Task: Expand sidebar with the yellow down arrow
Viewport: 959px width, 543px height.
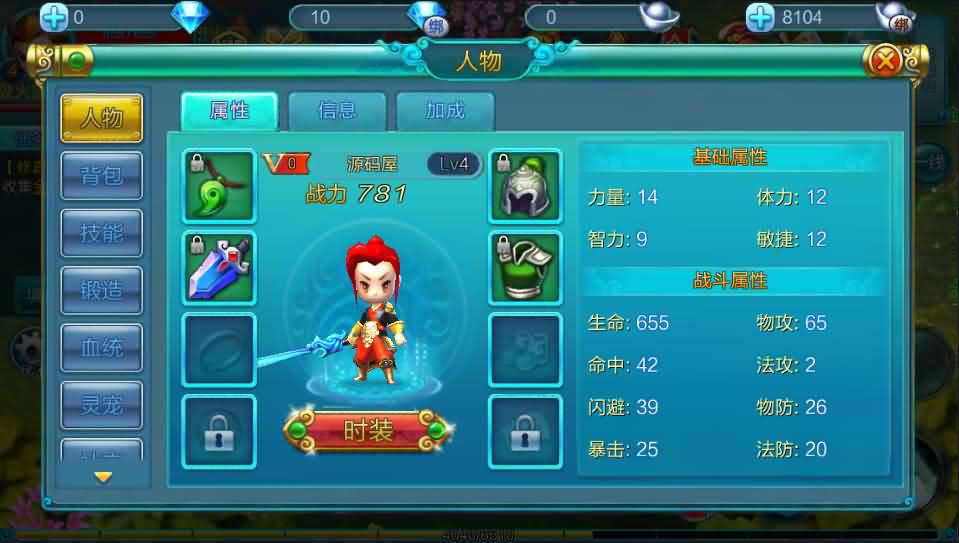Action: 102,477
